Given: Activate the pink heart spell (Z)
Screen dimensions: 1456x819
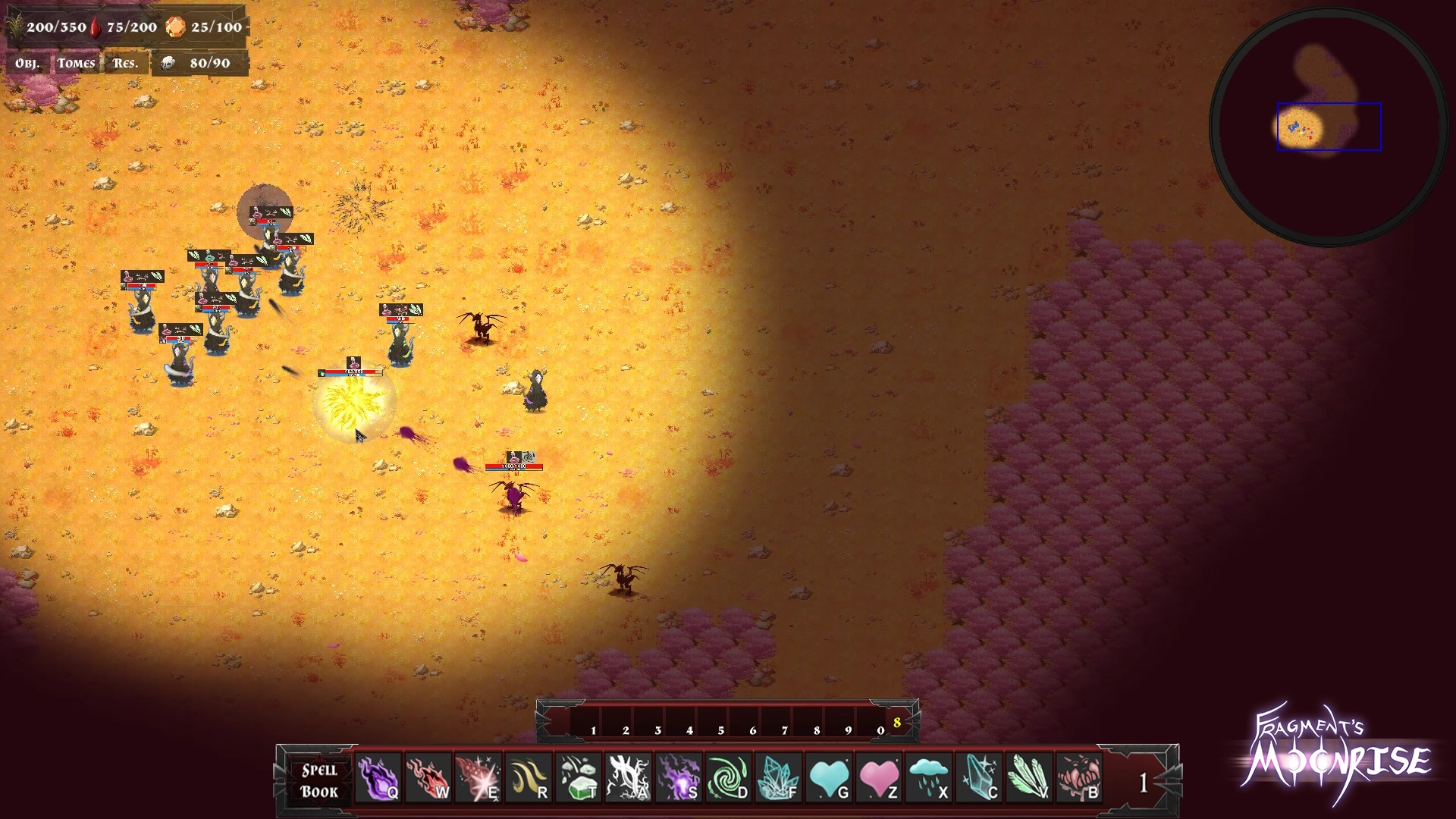Looking at the screenshot, I should pyautogui.click(x=878, y=779).
